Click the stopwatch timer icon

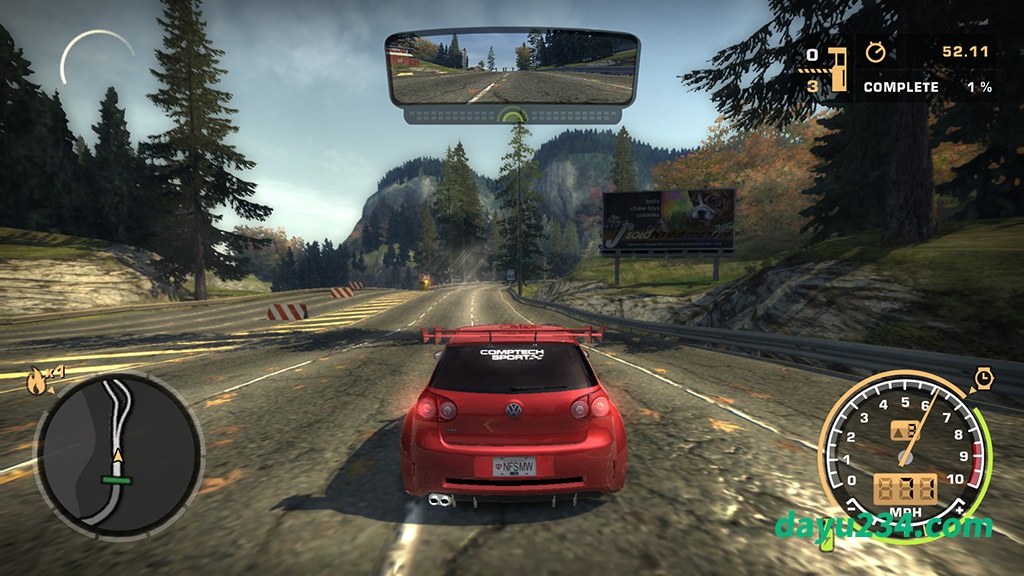click(x=876, y=52)
